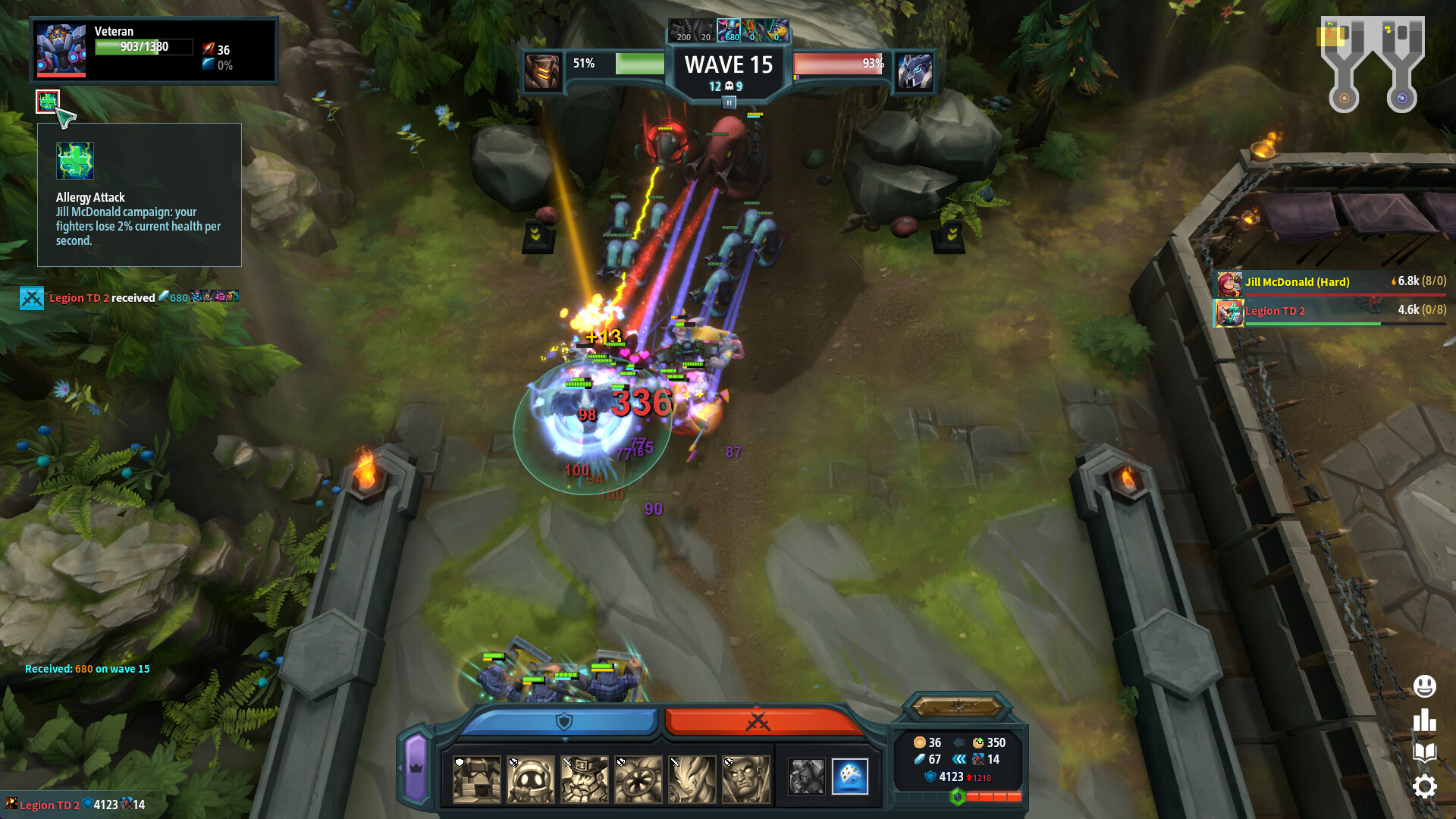Screen dimensions: 1456x819
Task: Select the winged spirit fighter icon
Action: pos(692,780)
